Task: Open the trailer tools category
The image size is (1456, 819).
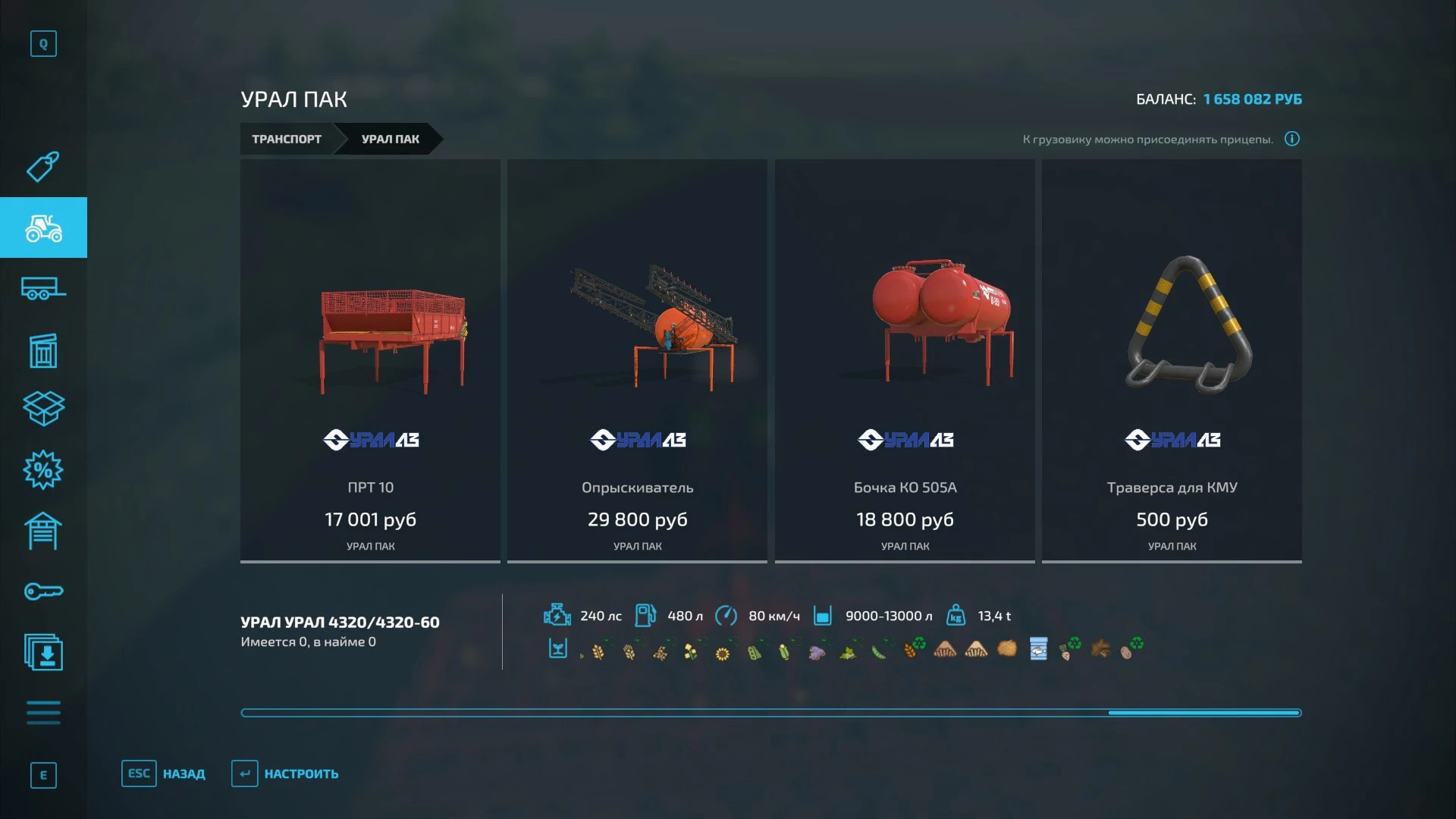Action: pyautogui.click(x=43, y=289)
